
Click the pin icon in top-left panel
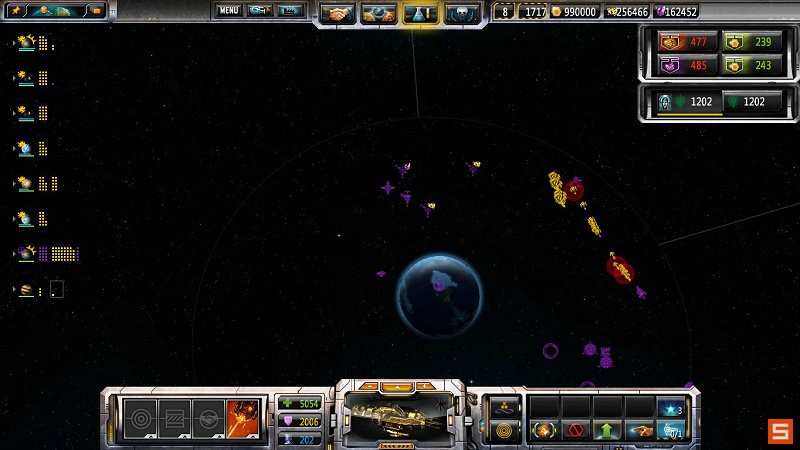[x=17, y=11]
